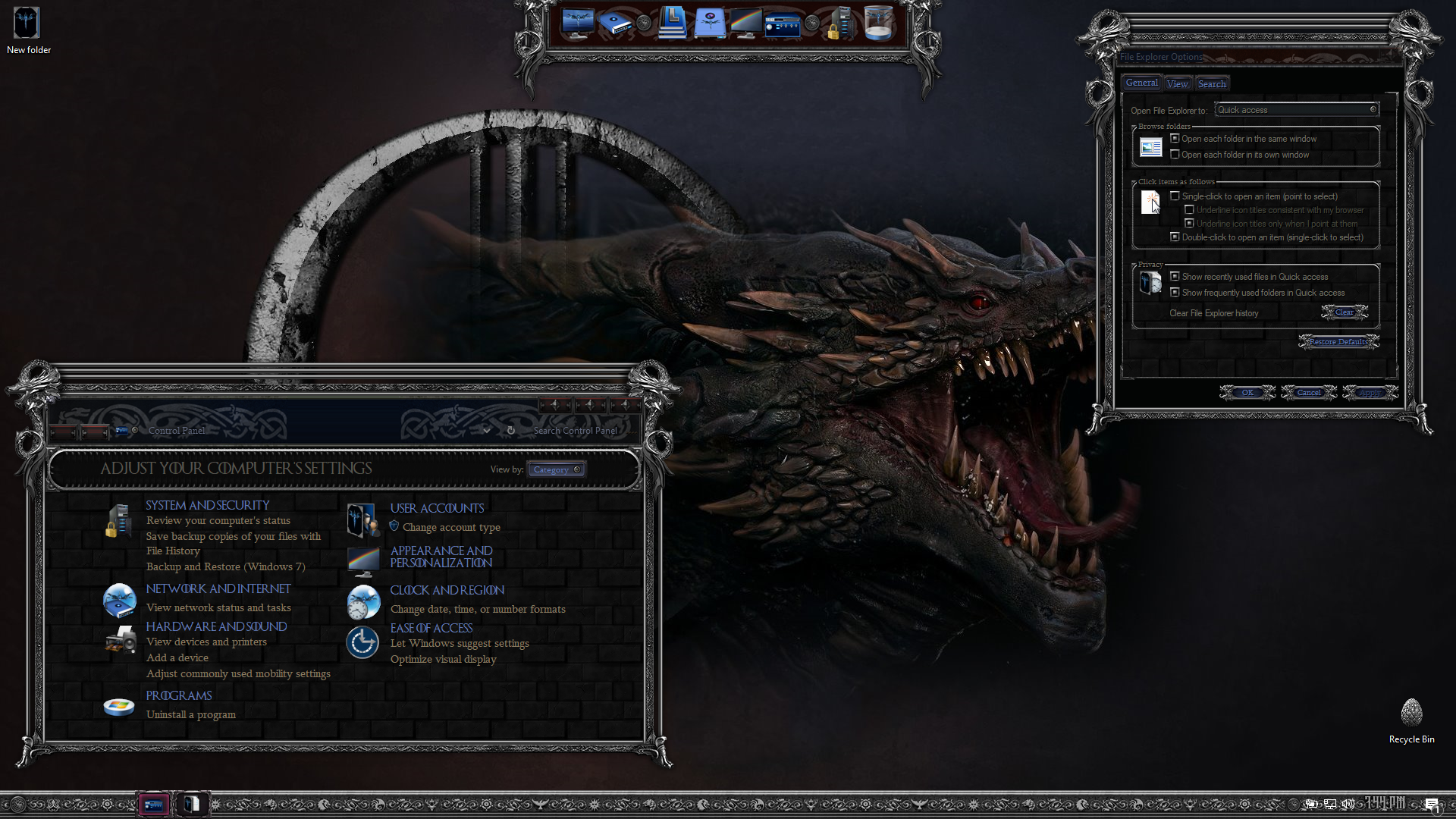
Task: Open the View by Category dropdown
Action: [557, 469]
